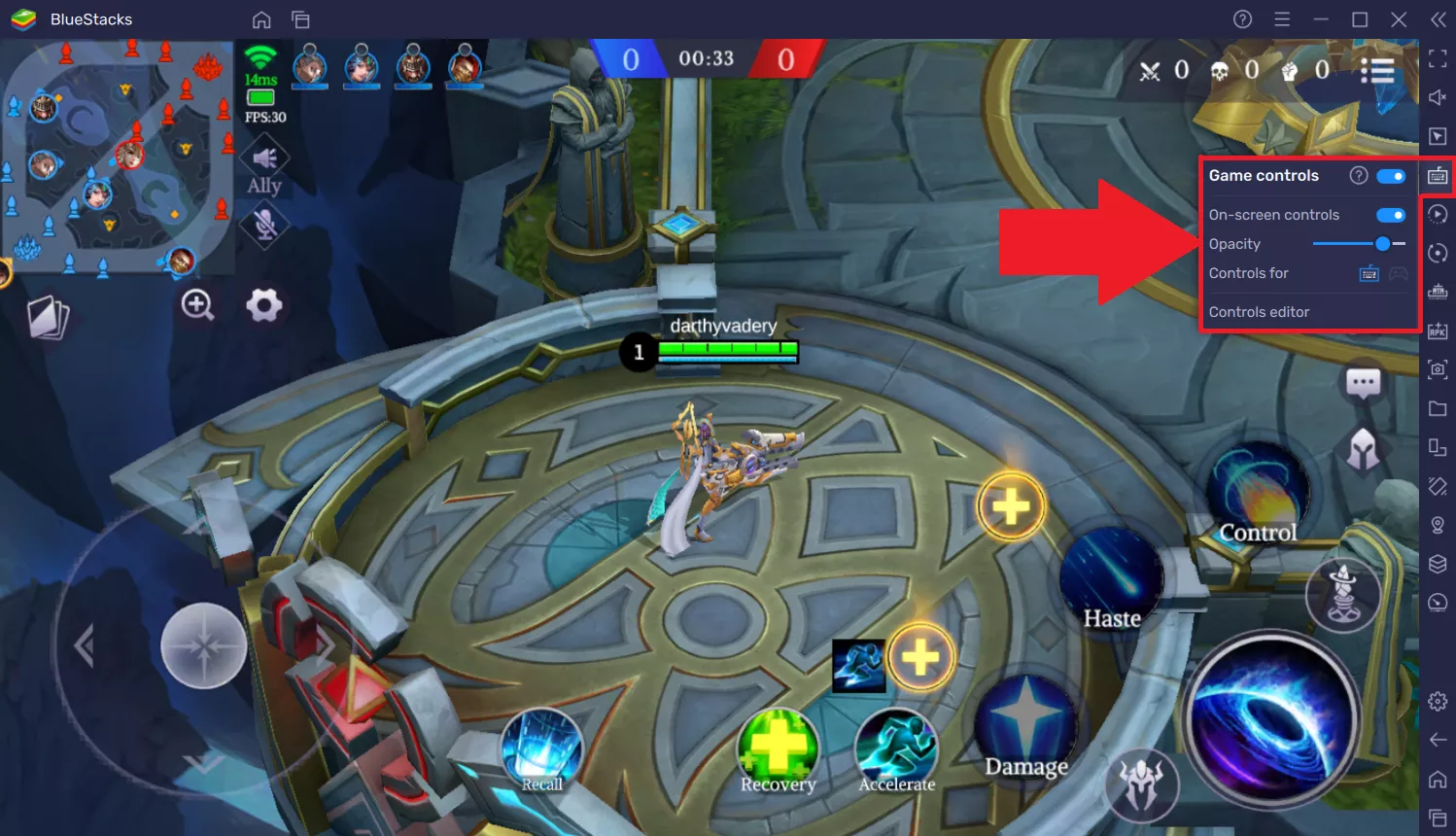
Task: Open the Controls editor
Action: [1260, 311]
